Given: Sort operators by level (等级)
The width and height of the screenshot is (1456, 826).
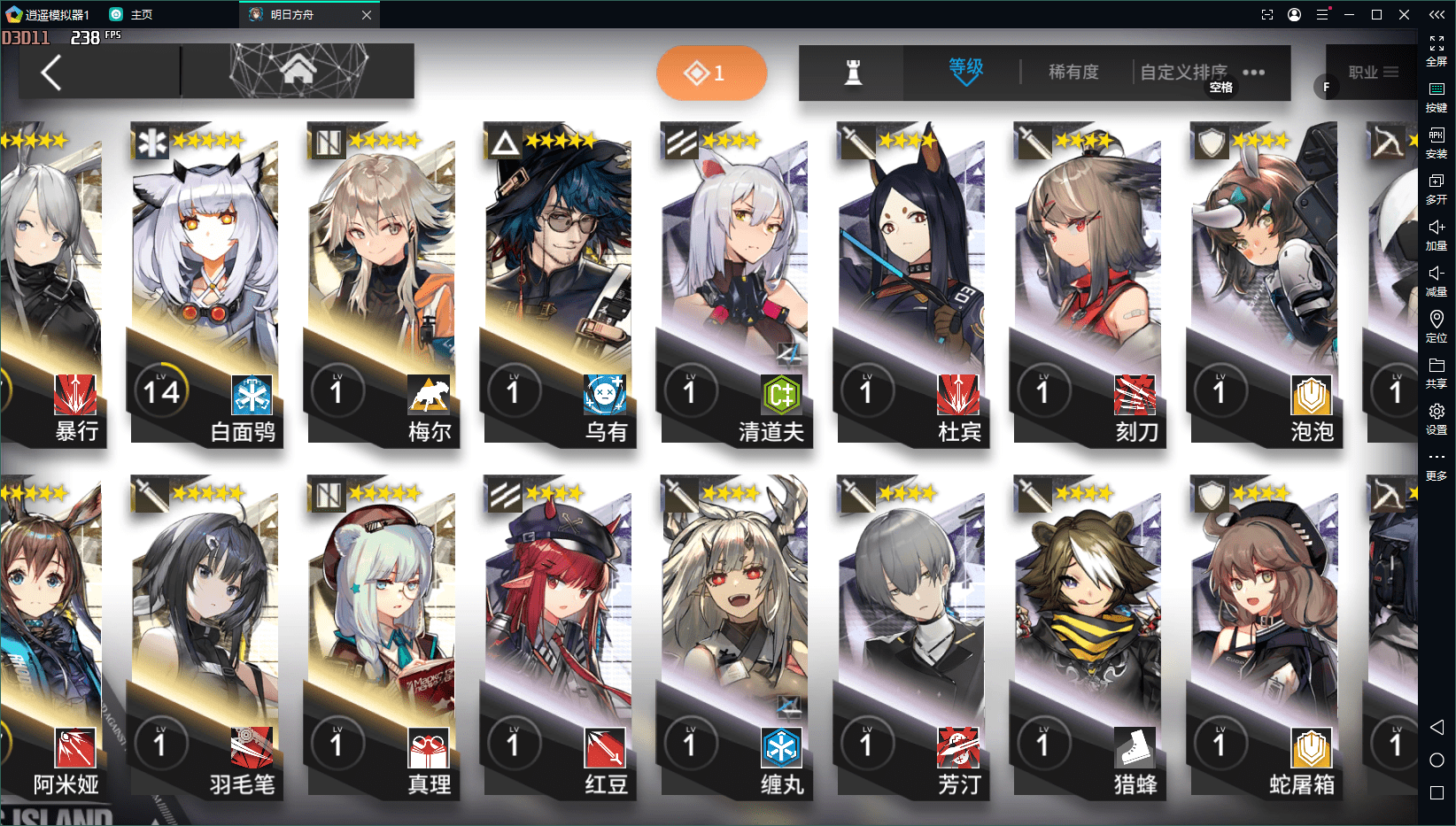Looking at the screenshot, I should point(965,71).
